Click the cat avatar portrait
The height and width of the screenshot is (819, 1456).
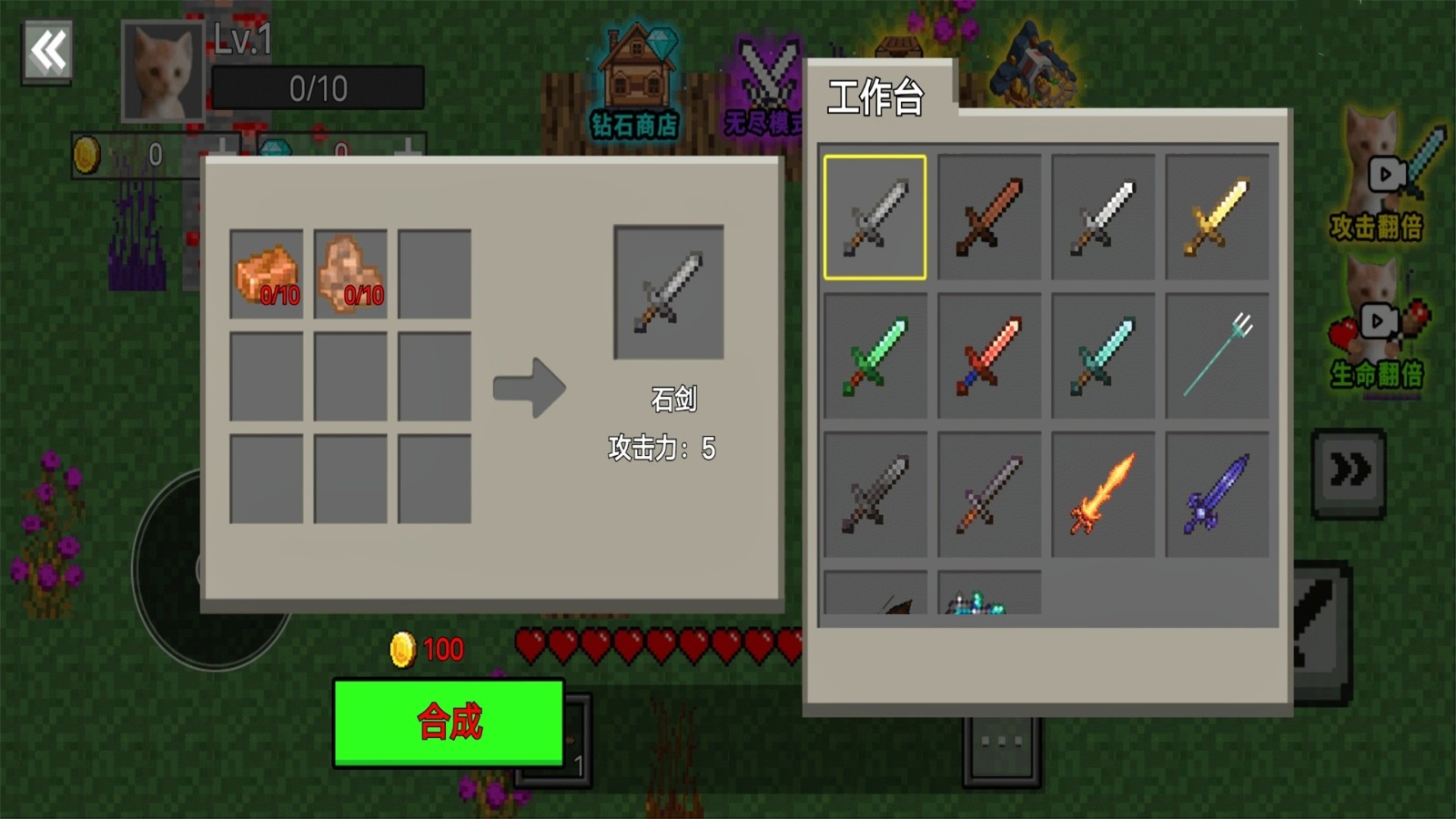(x=162, y=73)
